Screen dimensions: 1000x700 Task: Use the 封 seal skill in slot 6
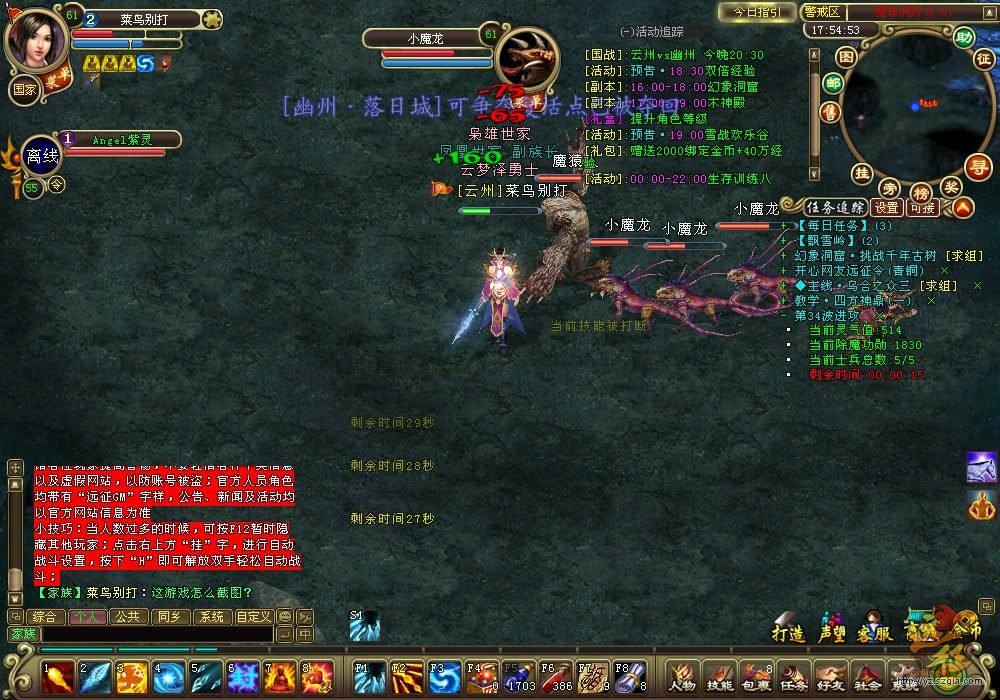(x=243, y=677)
